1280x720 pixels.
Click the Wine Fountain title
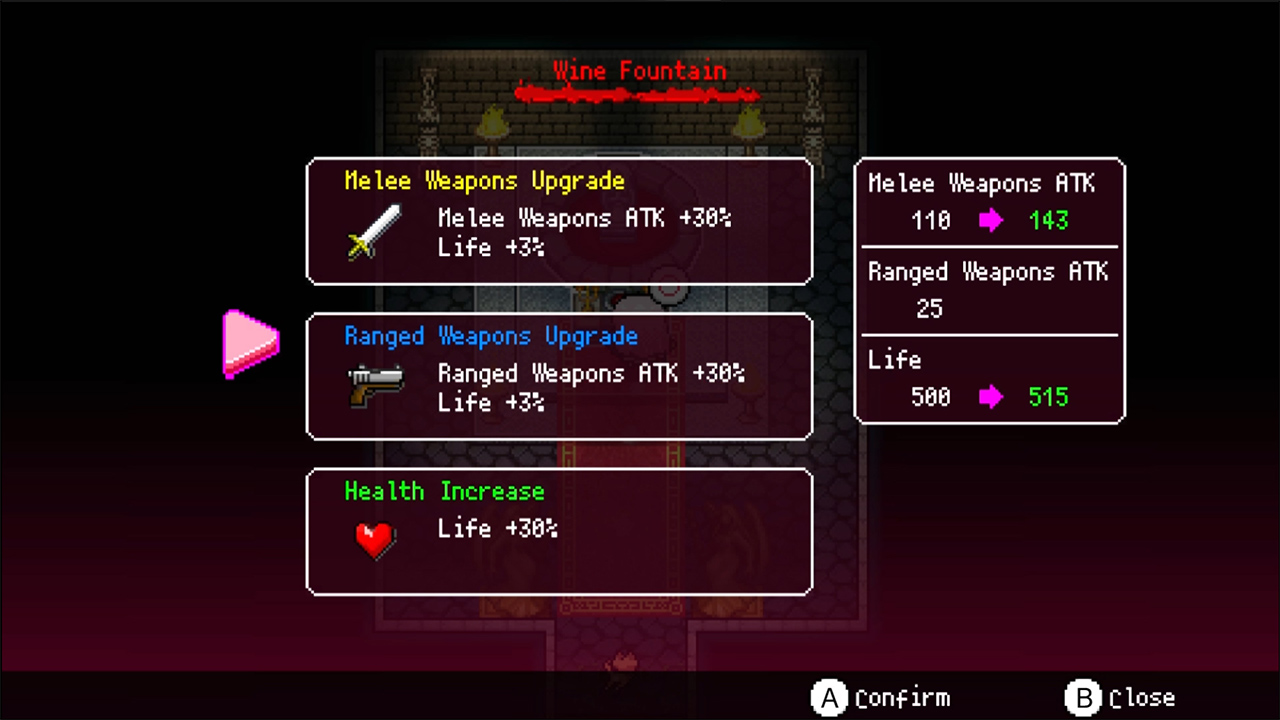639,71
